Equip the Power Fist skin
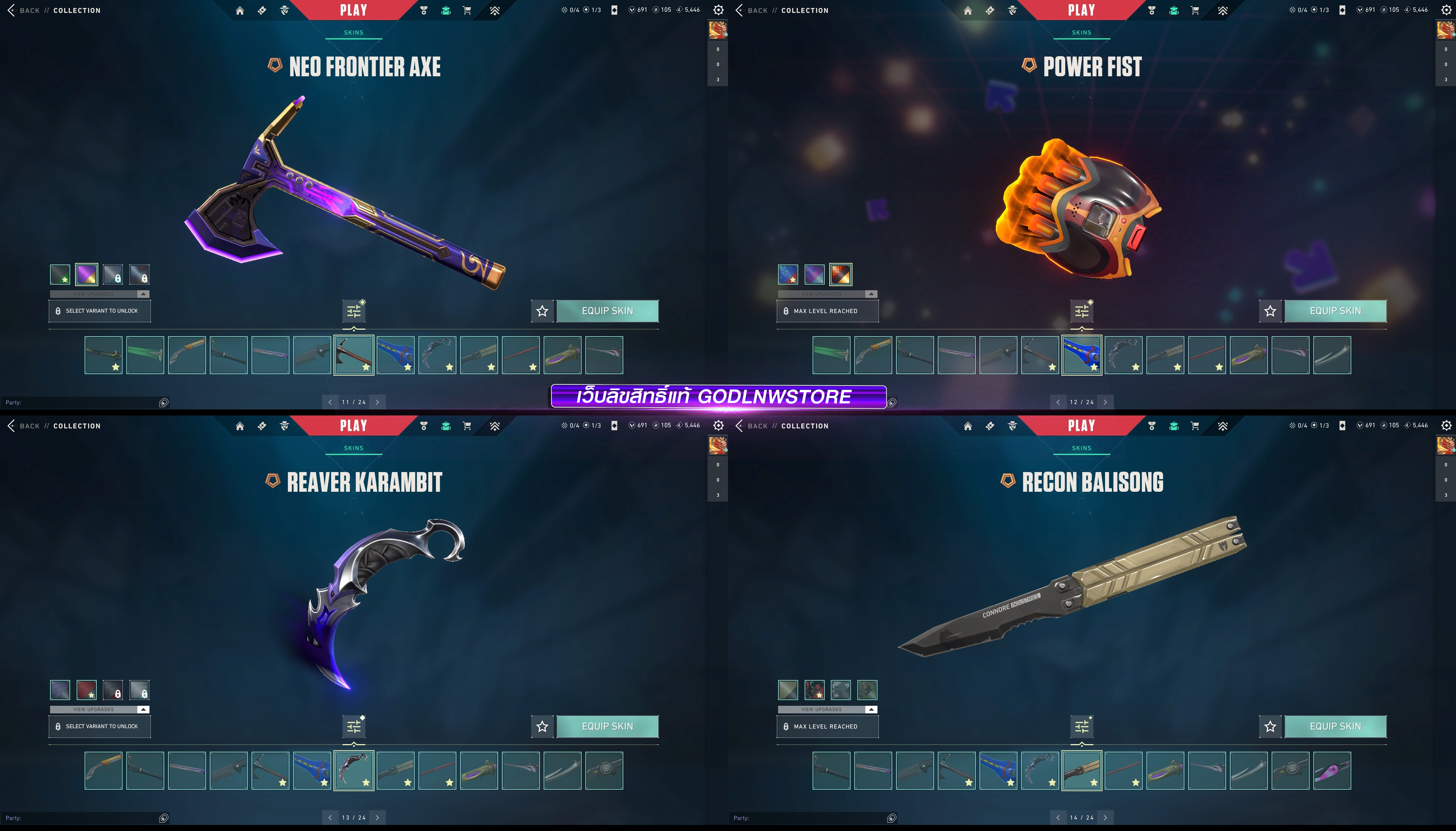The height and width of the screenshot is (831, 1456). click(1335, 311)
